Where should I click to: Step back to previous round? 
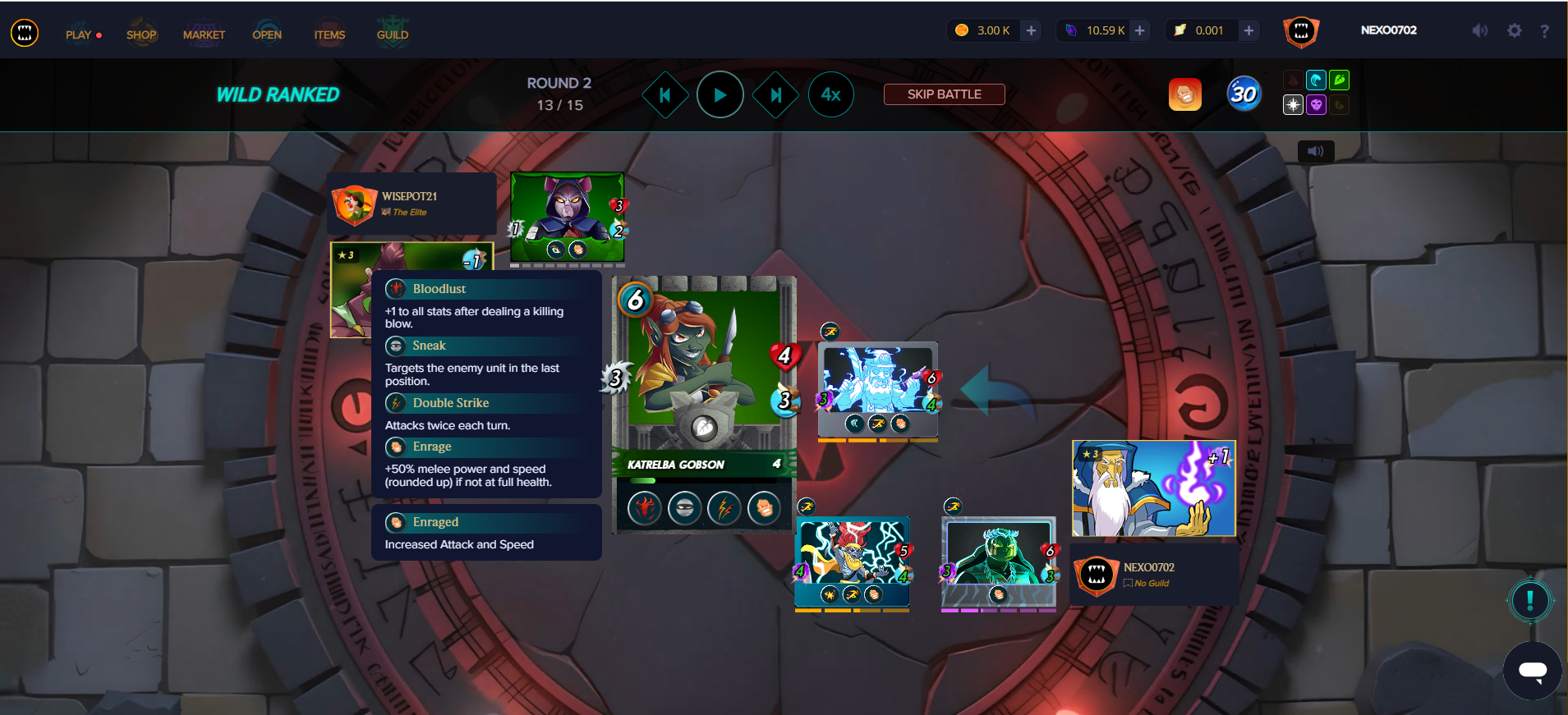point(664,95)
